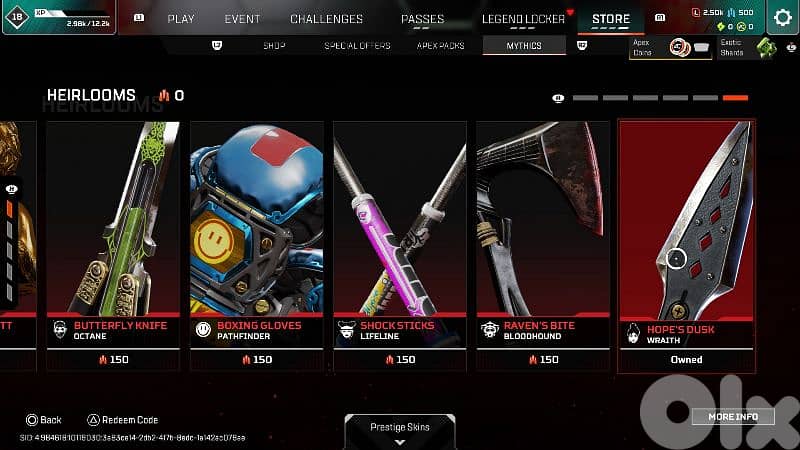
Task: Select the owned Hope's Dusk Wraith heirloom
Action: pyautogui.click(x=686, y=246)
